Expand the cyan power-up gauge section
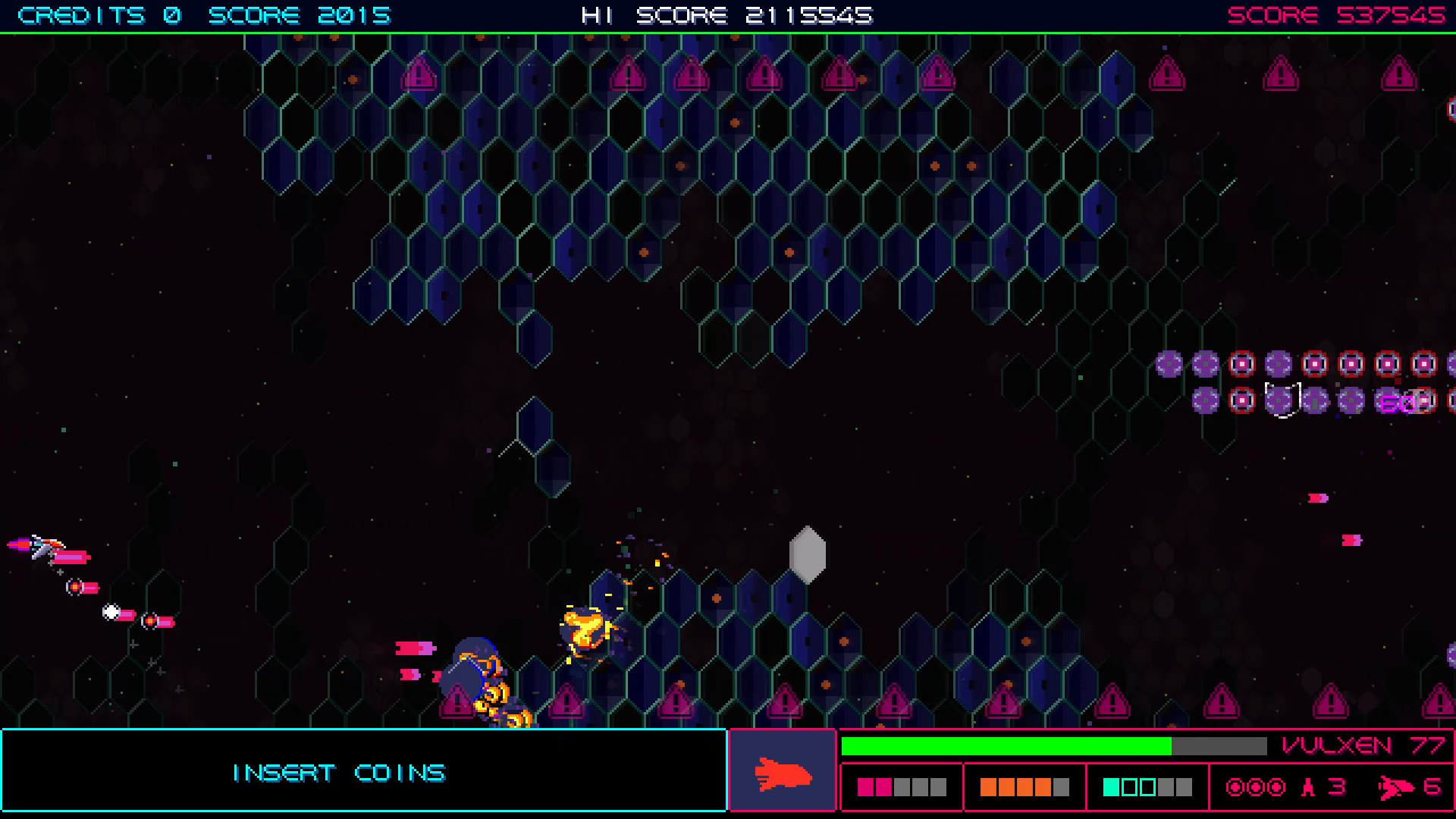The height and width of the screenshot is (819, 1456). point(1148,786)
